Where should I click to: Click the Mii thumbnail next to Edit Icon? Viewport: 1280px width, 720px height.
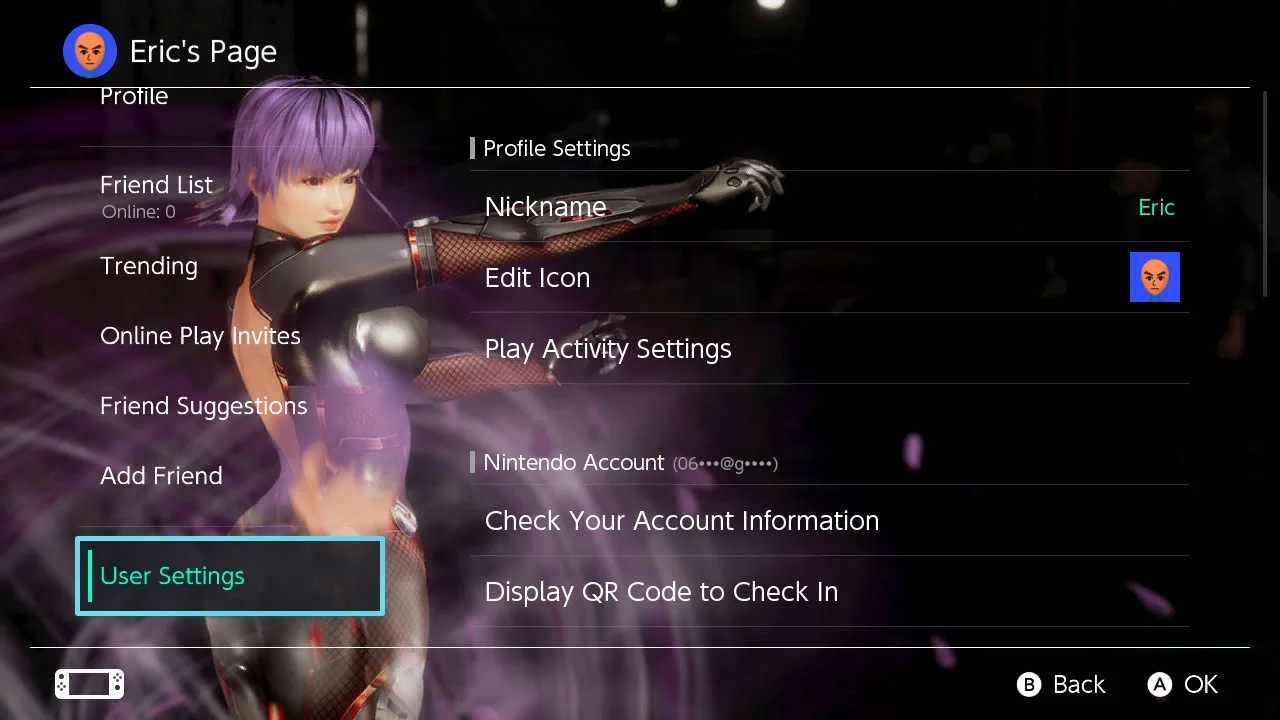click(x=1155, y=277)
